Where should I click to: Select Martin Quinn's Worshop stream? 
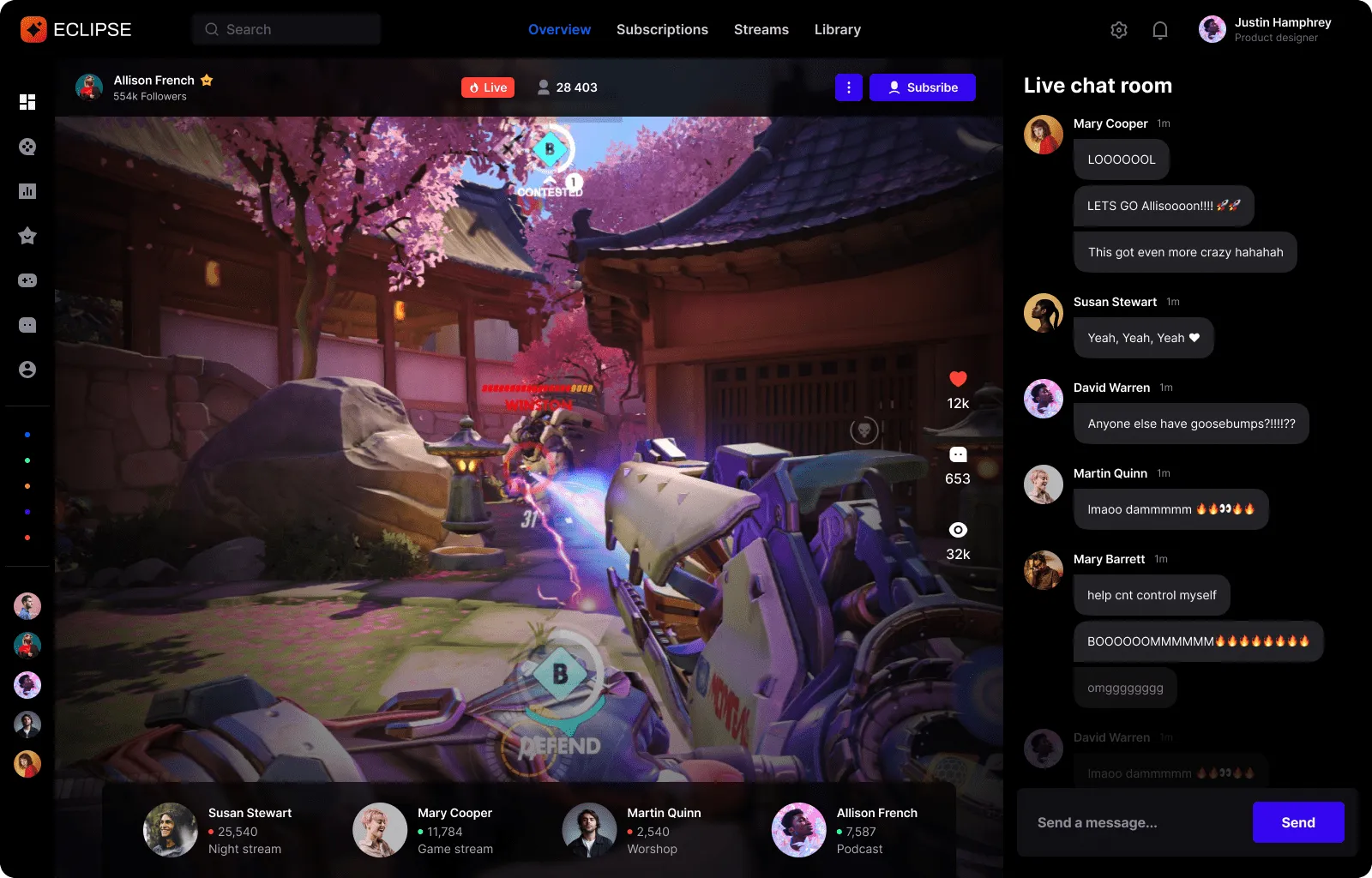(x=633, y=830)
